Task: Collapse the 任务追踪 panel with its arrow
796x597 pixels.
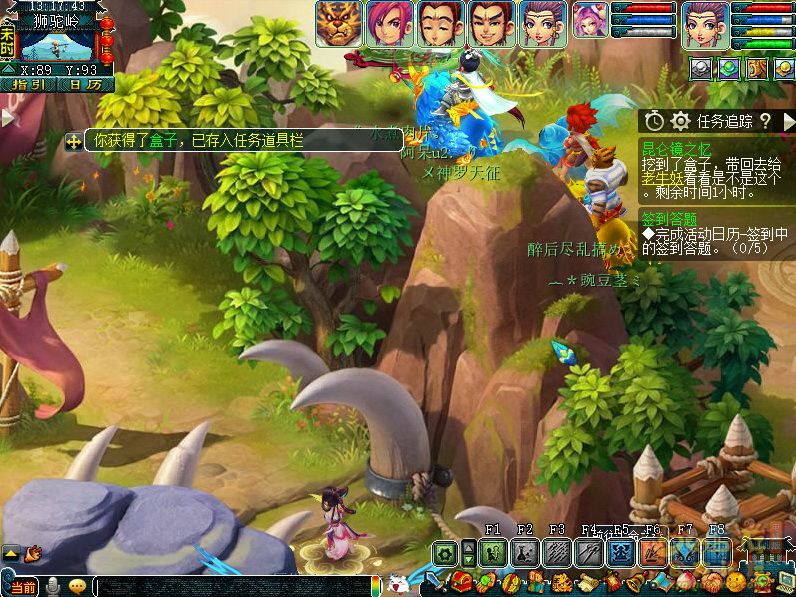Action: click(x=787, y=121)
